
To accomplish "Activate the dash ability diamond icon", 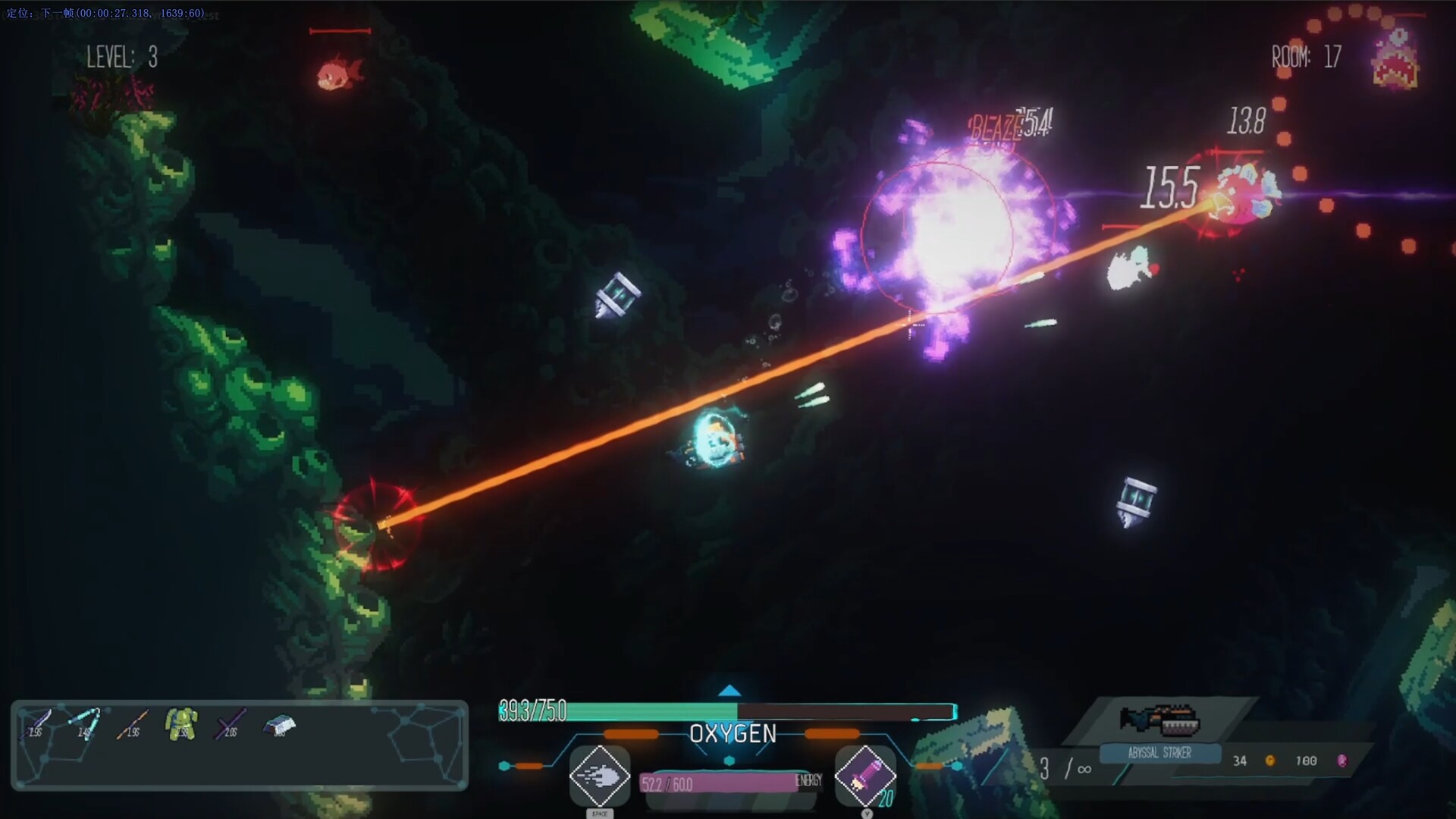I will pyautogui.click(x=600, y=777).
